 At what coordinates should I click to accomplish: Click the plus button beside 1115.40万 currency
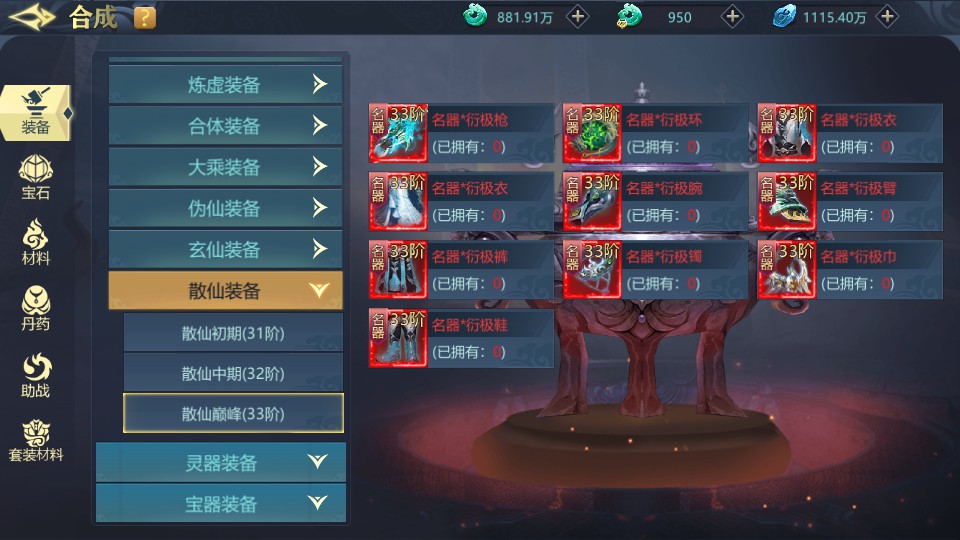(887, 16)
